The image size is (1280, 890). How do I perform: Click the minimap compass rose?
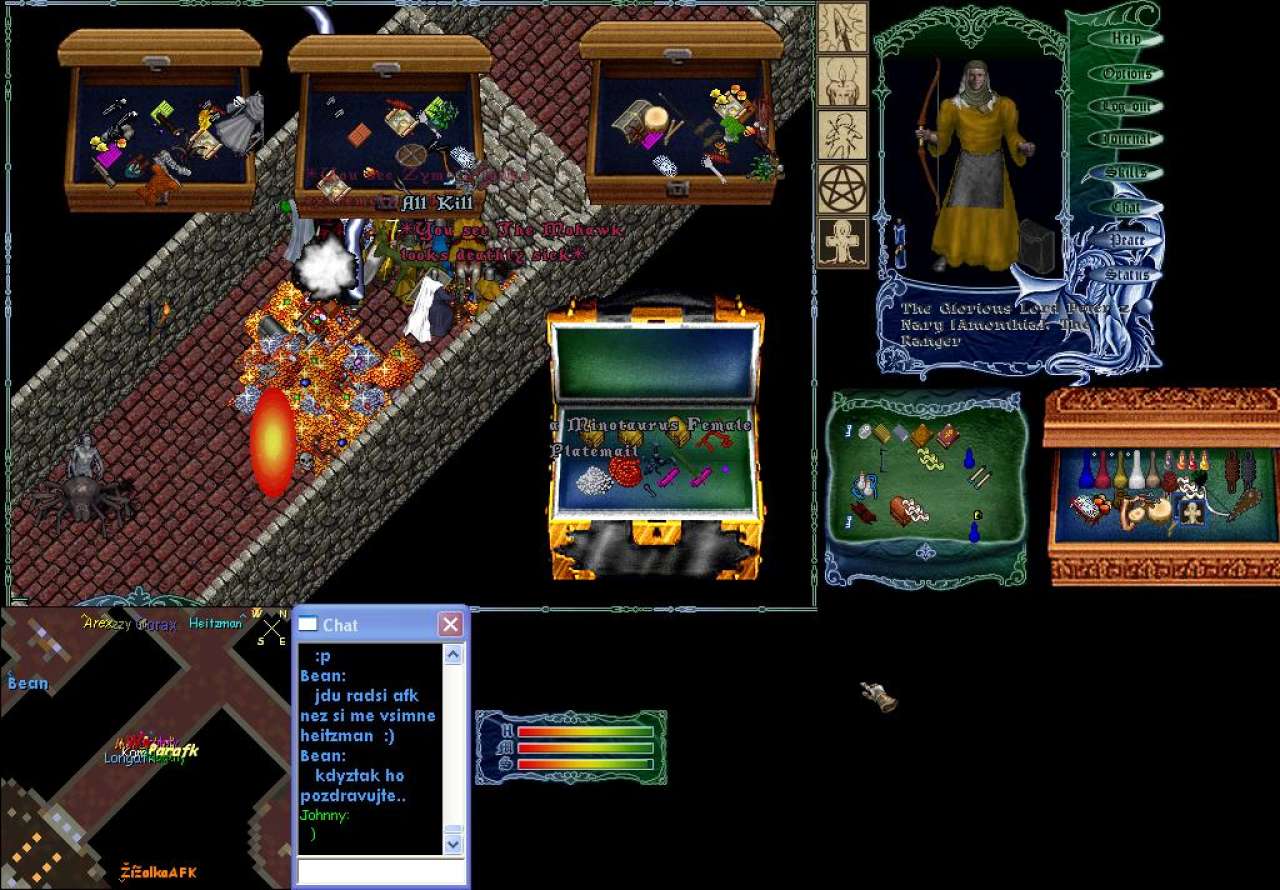click(x=272, y=629)
